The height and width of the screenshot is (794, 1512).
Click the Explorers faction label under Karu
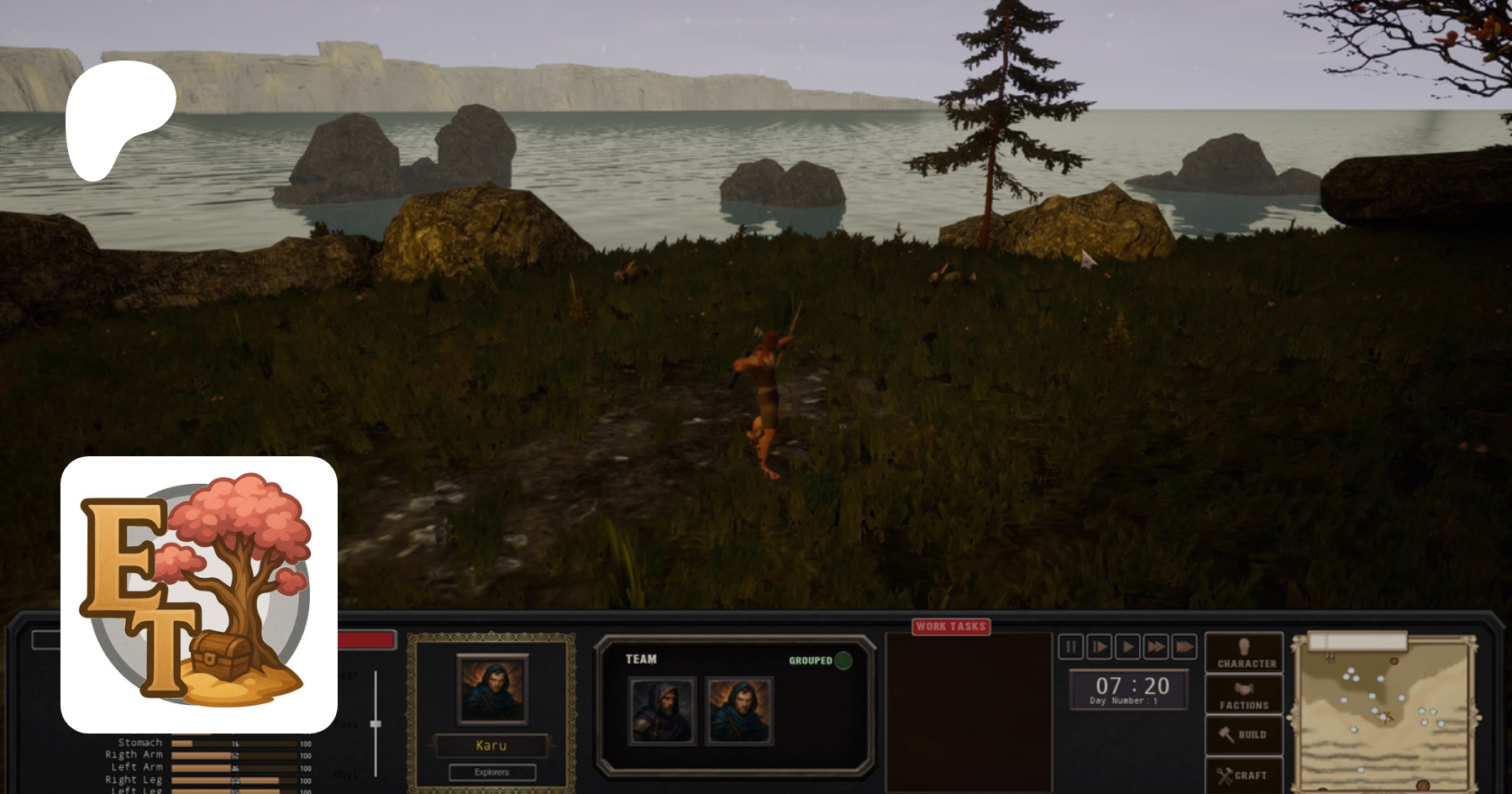click(x=492, y=772)
